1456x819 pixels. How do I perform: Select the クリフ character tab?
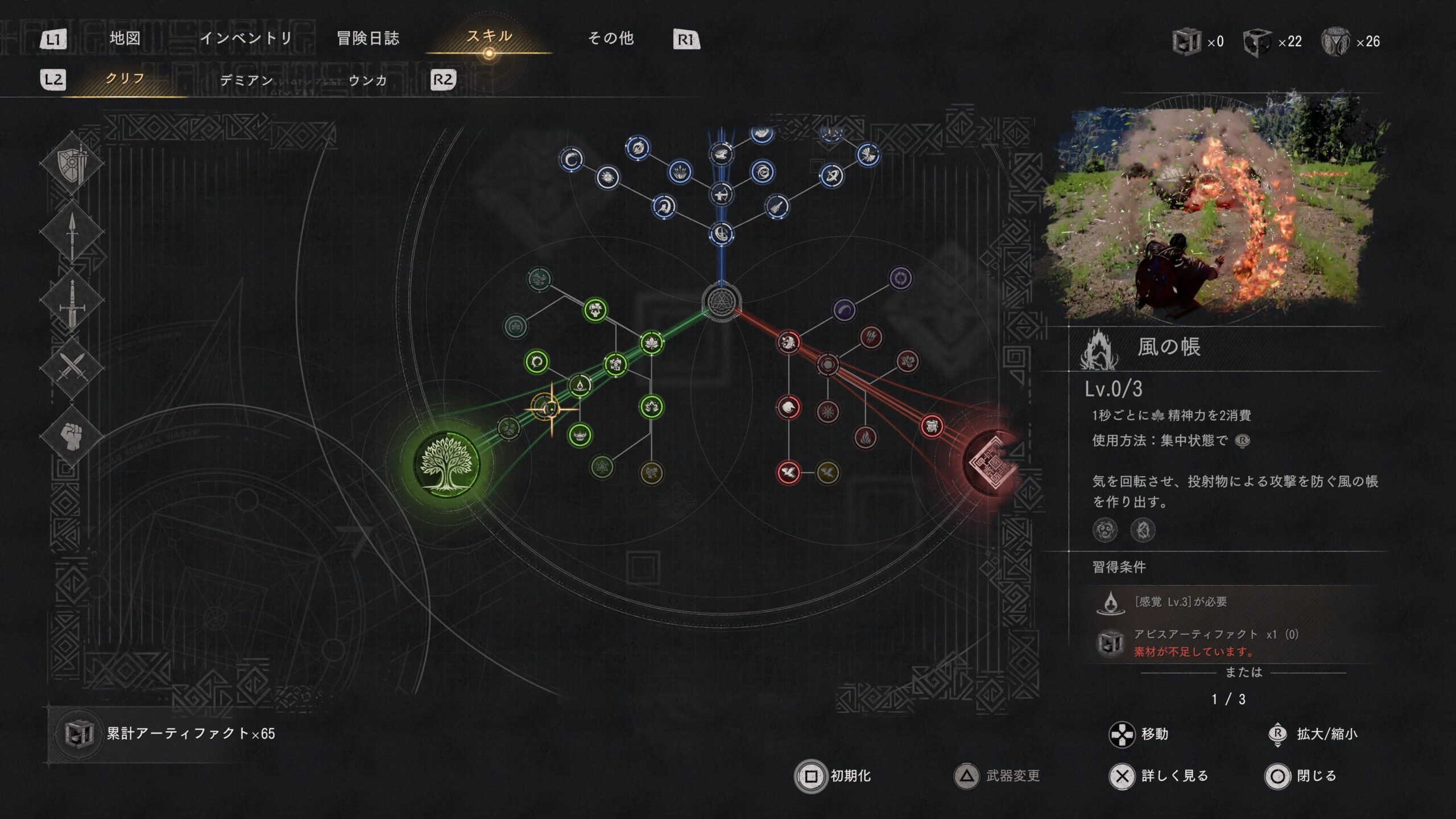click(x=125, y=79)
